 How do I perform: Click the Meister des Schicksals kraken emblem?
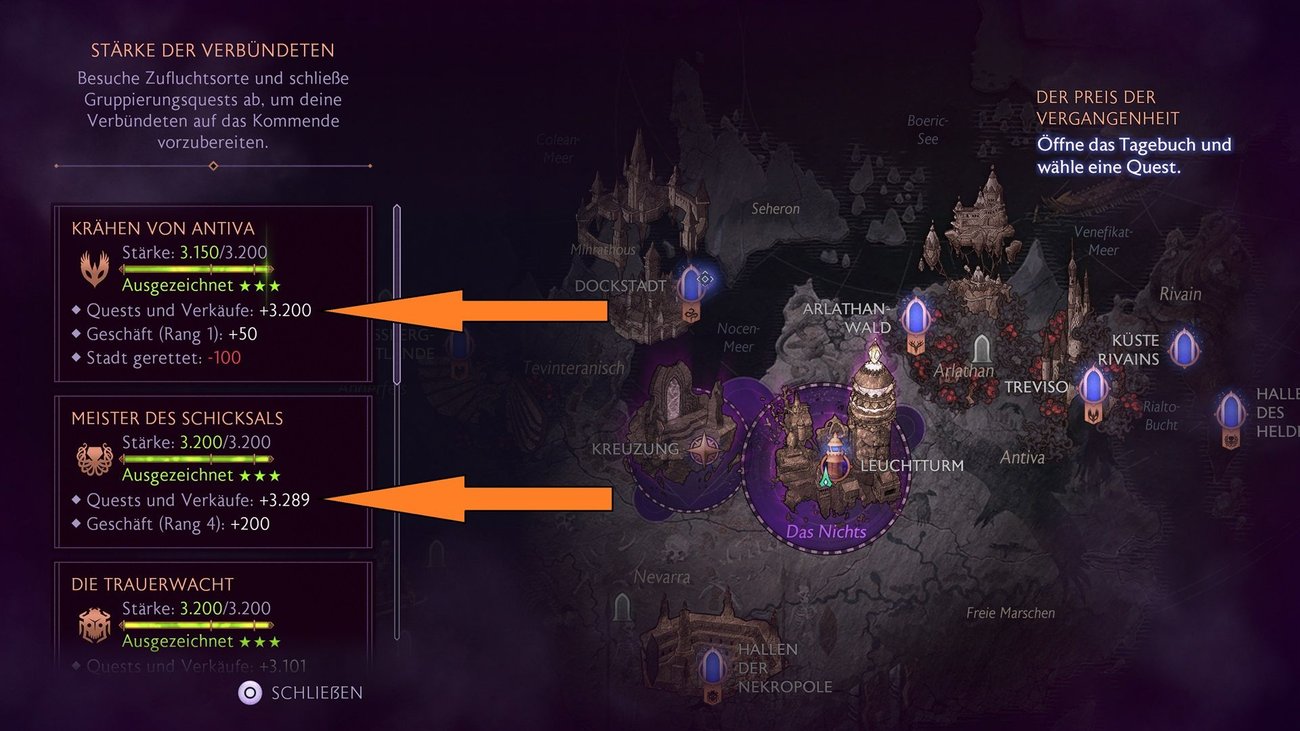pyautogui.click(x=95, y=455)
